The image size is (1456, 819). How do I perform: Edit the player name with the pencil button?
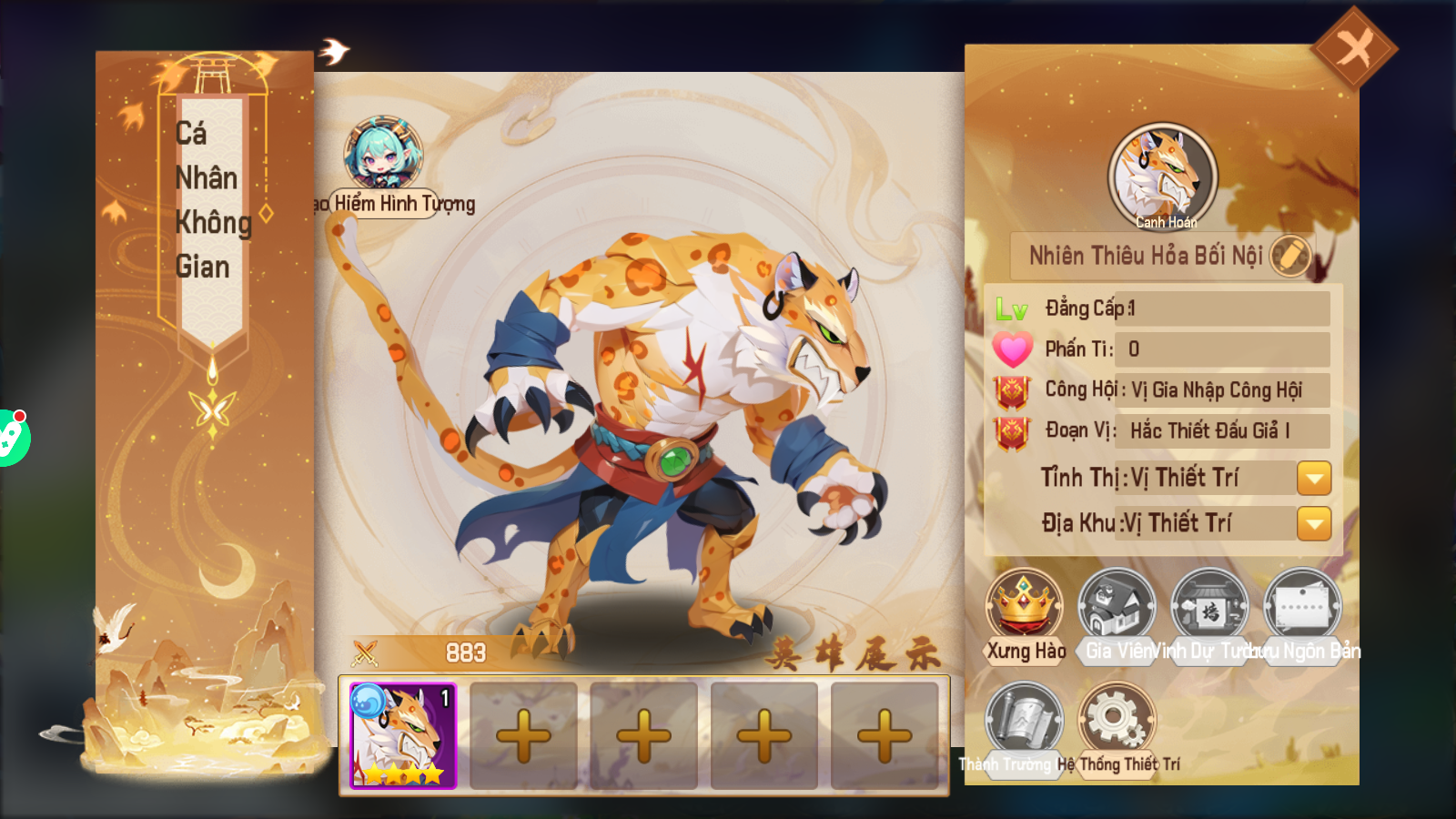click(x=1289, y=256)
